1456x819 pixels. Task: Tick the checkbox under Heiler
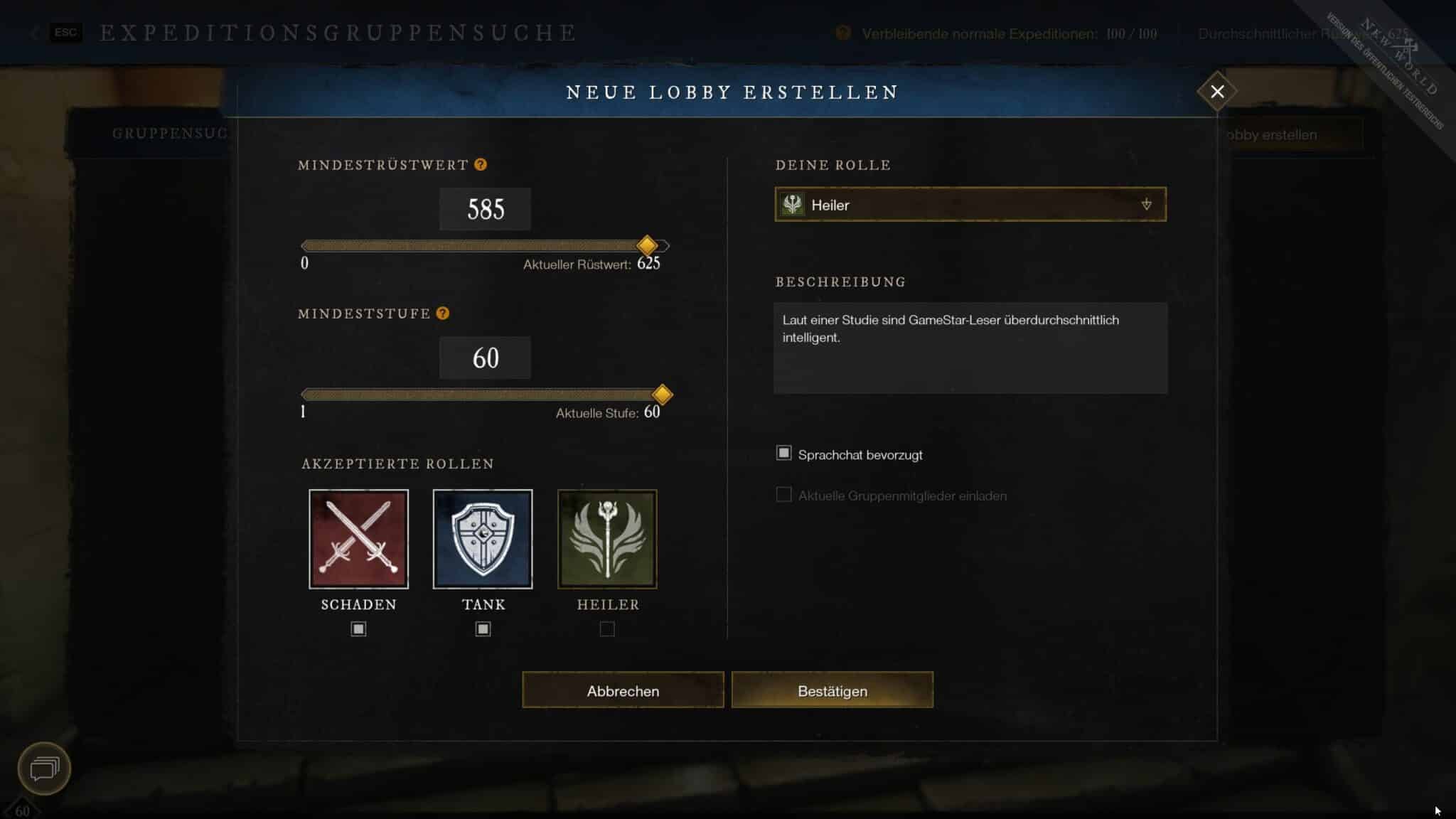[x=607, y=629]
